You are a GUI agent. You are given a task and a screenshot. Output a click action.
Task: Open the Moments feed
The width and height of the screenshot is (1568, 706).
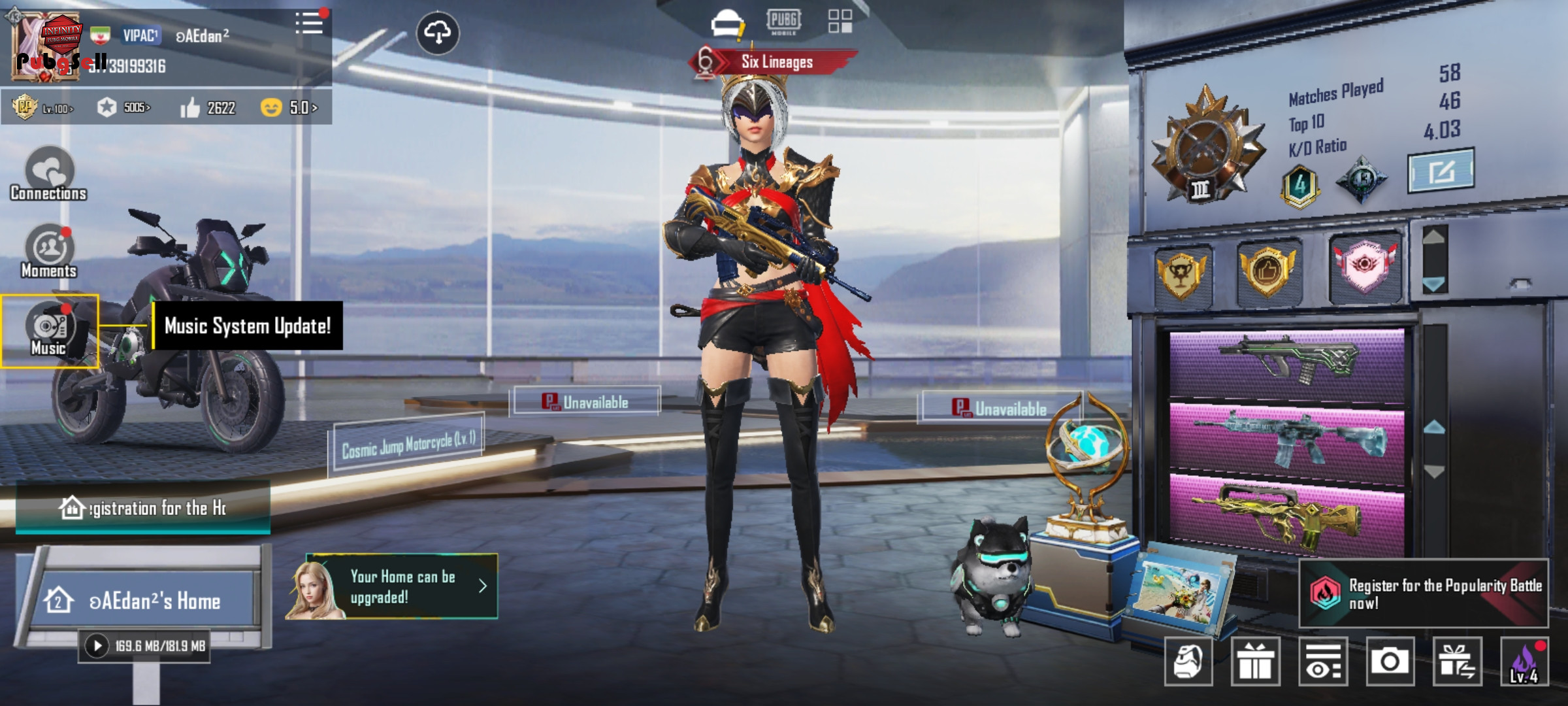48,252
